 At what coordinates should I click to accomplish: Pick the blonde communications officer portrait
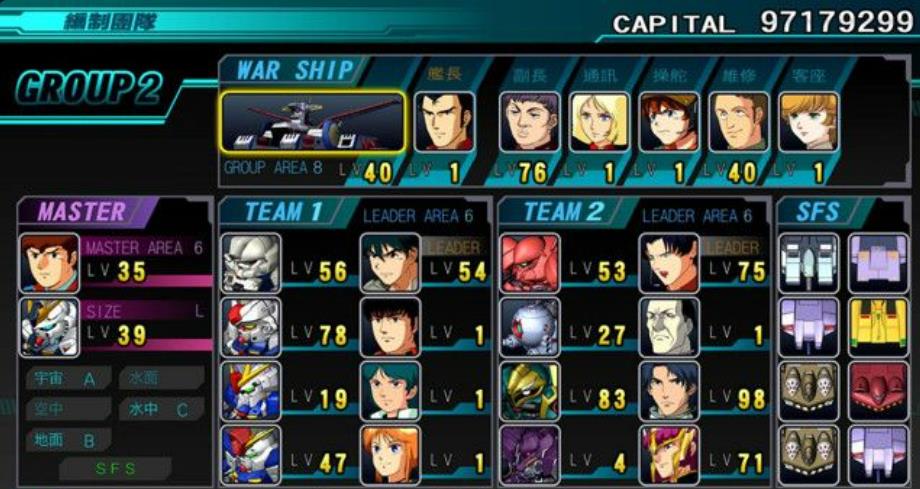pyautogui.click(x=600, y=122)
